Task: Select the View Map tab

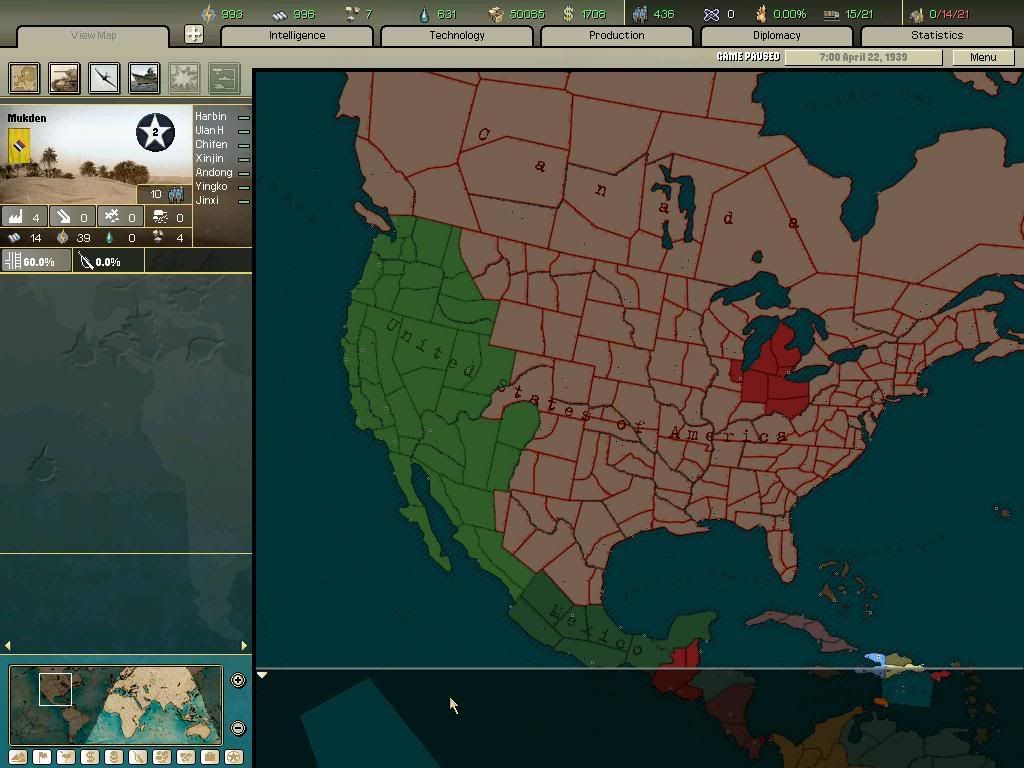Action: click(x=94, y=36)
